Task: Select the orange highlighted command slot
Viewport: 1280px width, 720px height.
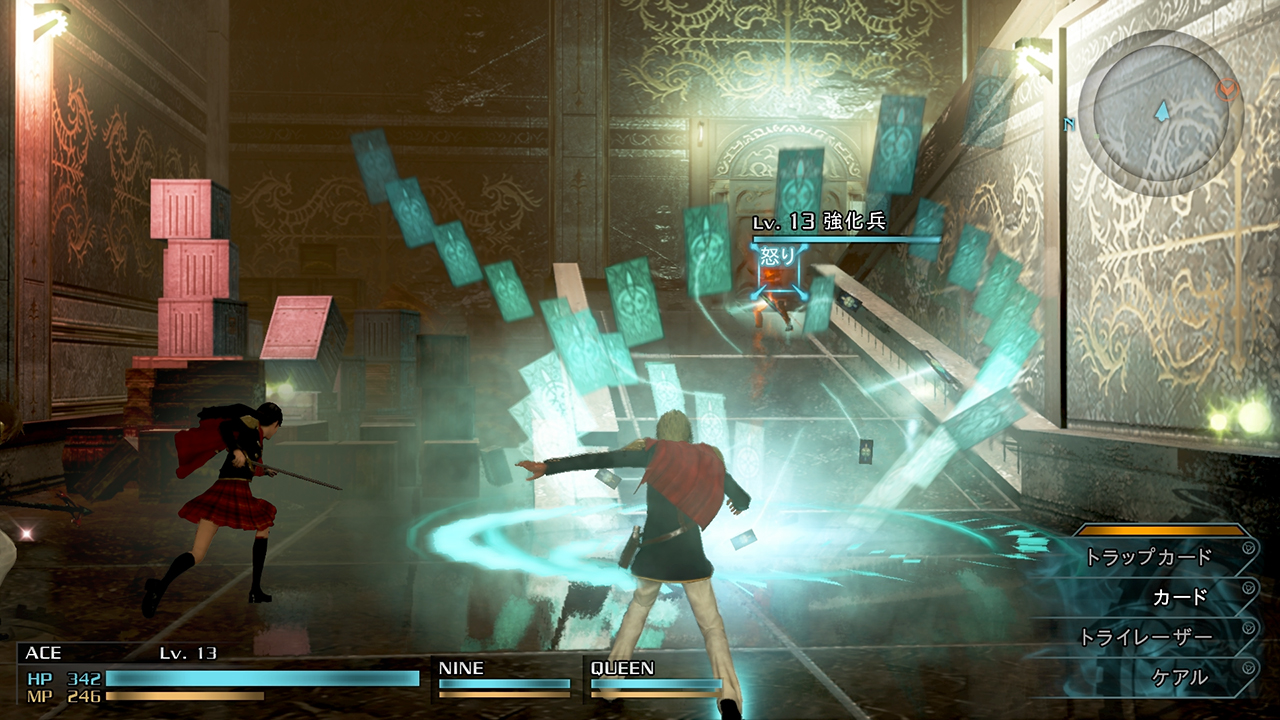Action: (x=1160, y=530)
